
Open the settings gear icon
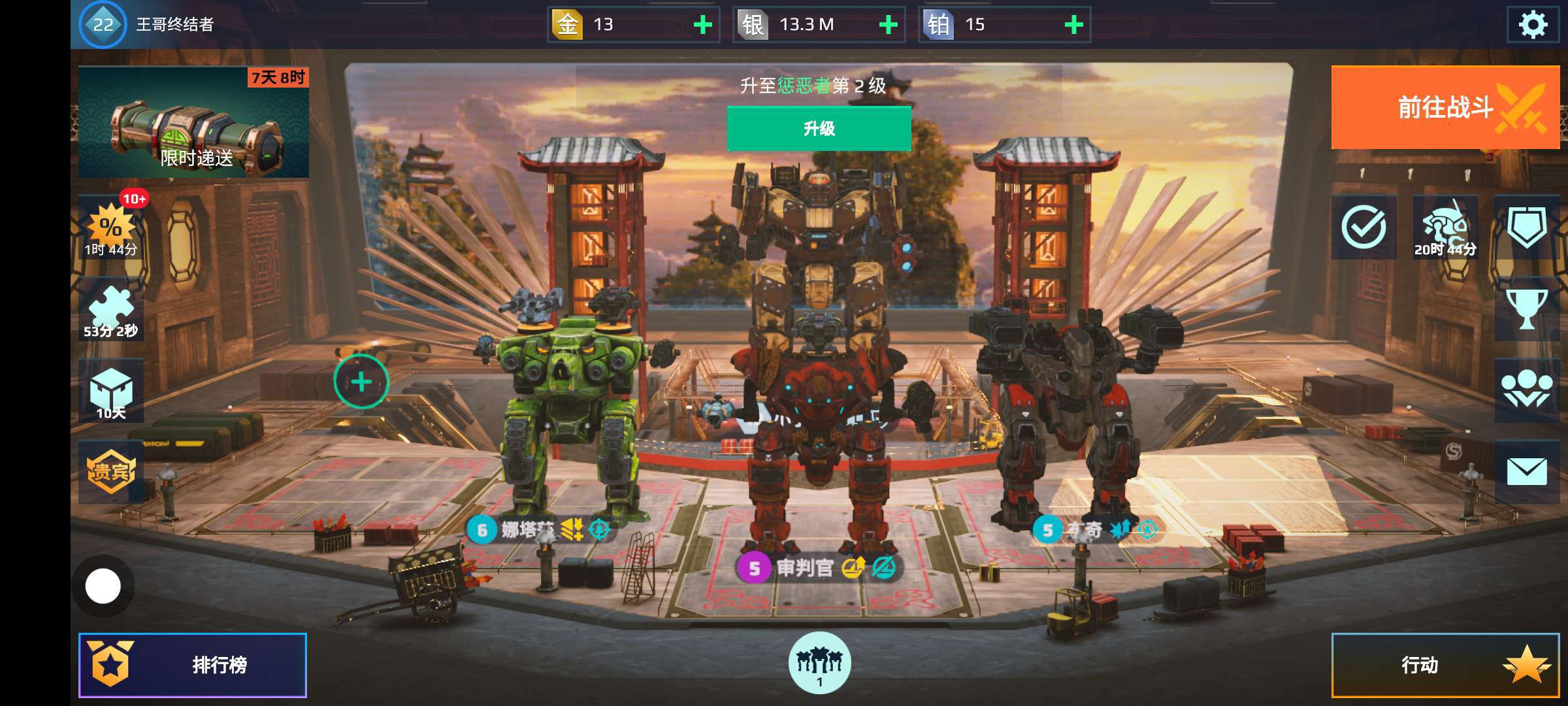coord(1532,25)
